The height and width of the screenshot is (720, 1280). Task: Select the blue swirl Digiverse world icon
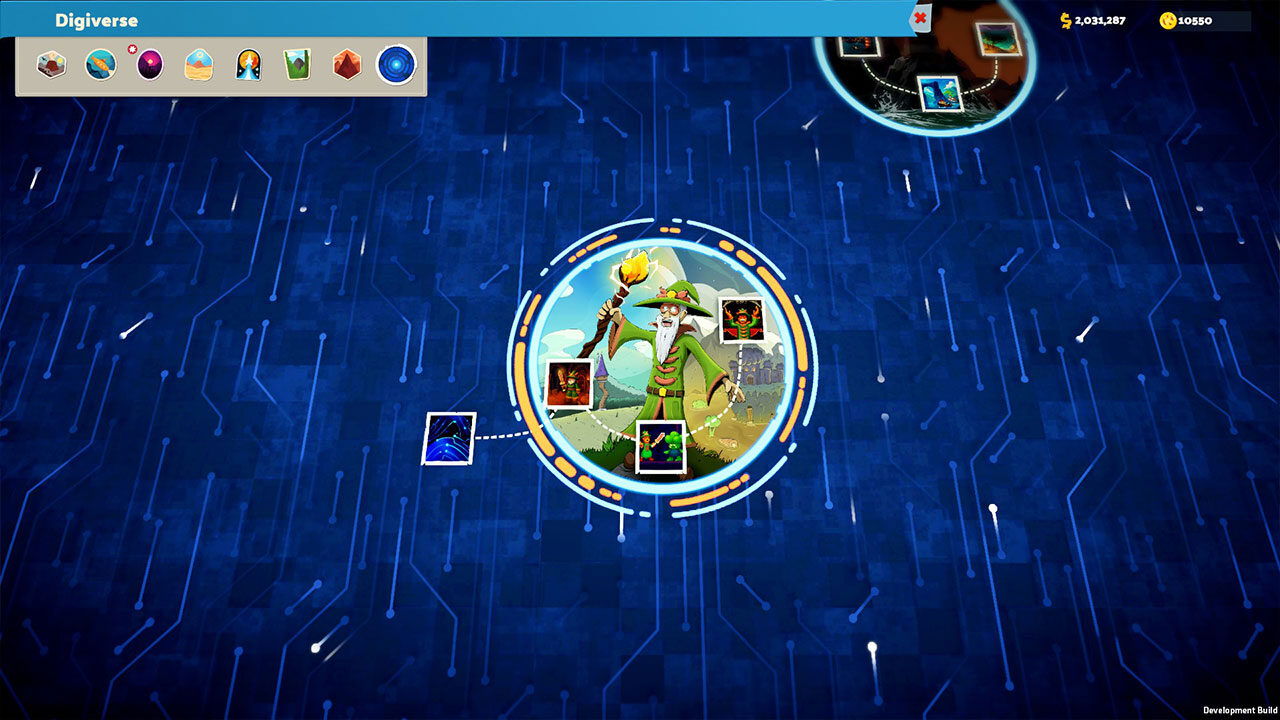coord(396,65)
